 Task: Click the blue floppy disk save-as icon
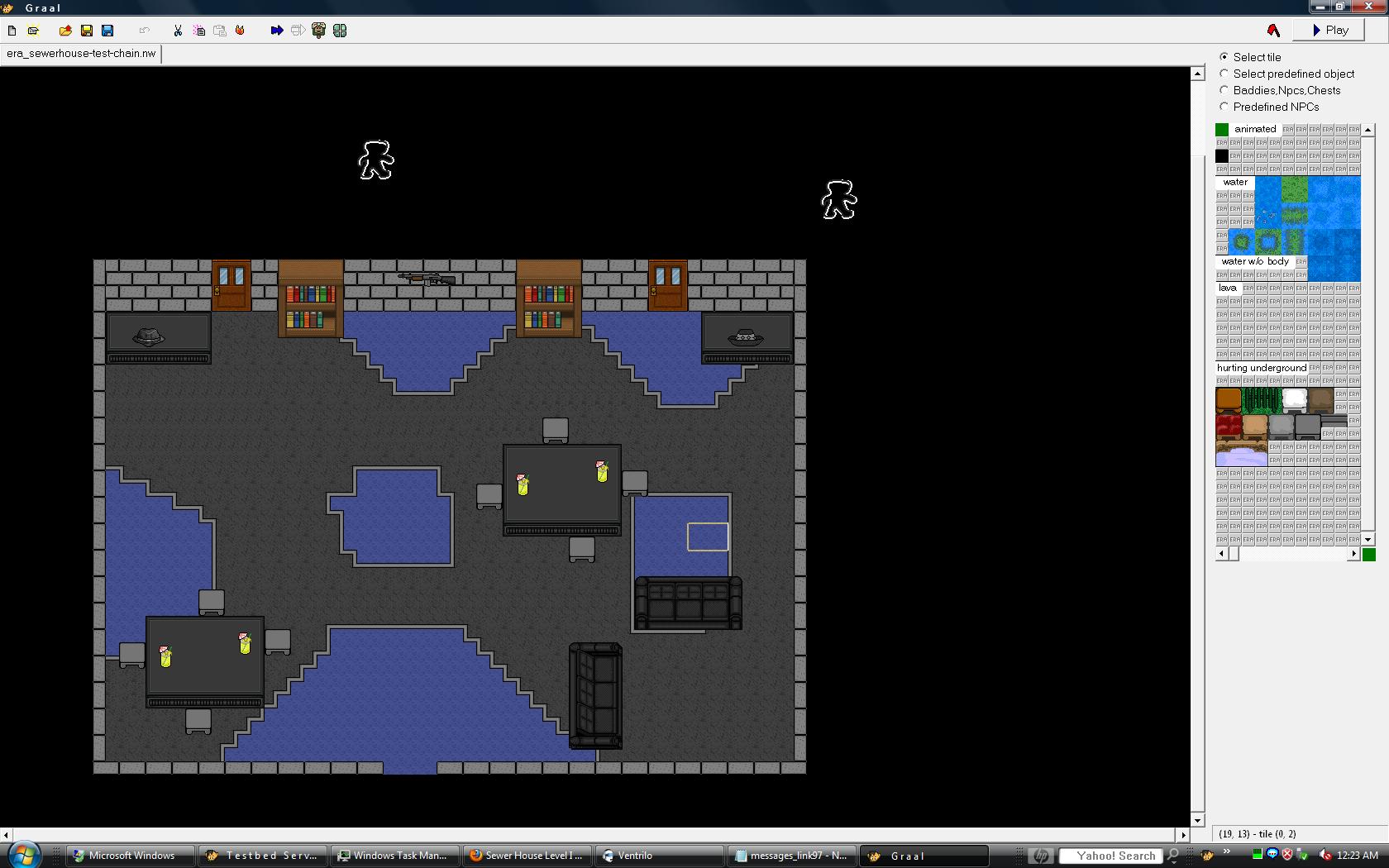click(x=107, y=31)
